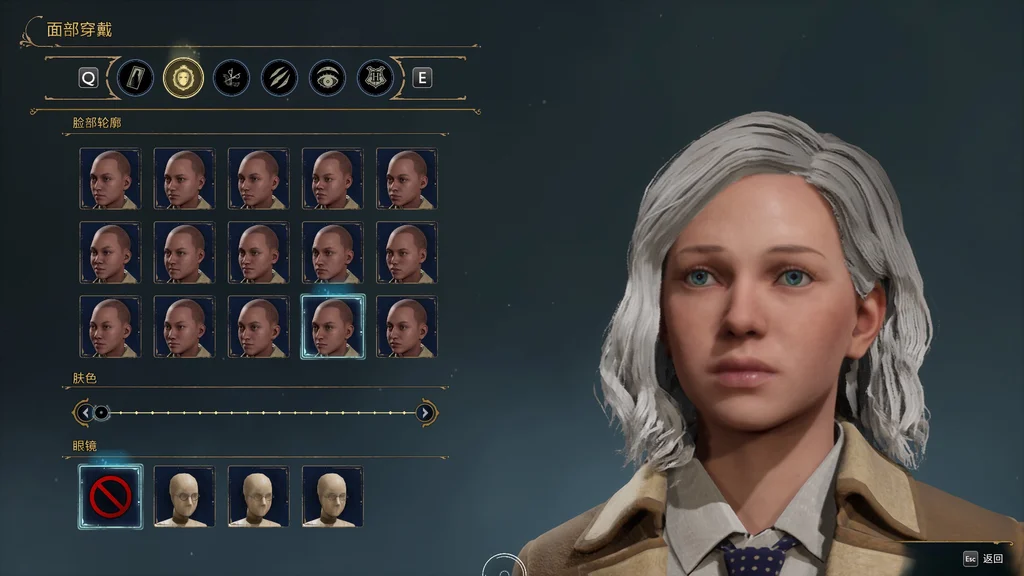
Task: Switch to the hairstyle scissors tab
Action: point(232,77)
